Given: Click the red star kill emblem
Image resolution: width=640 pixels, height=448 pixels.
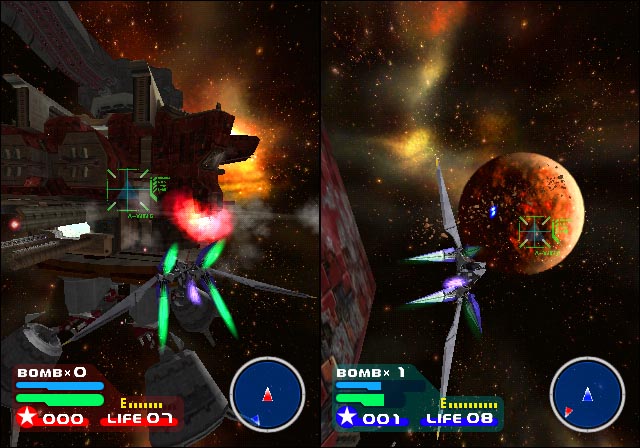Looking at the screenshot, I should pyautogui.click(x=27, y=416).
